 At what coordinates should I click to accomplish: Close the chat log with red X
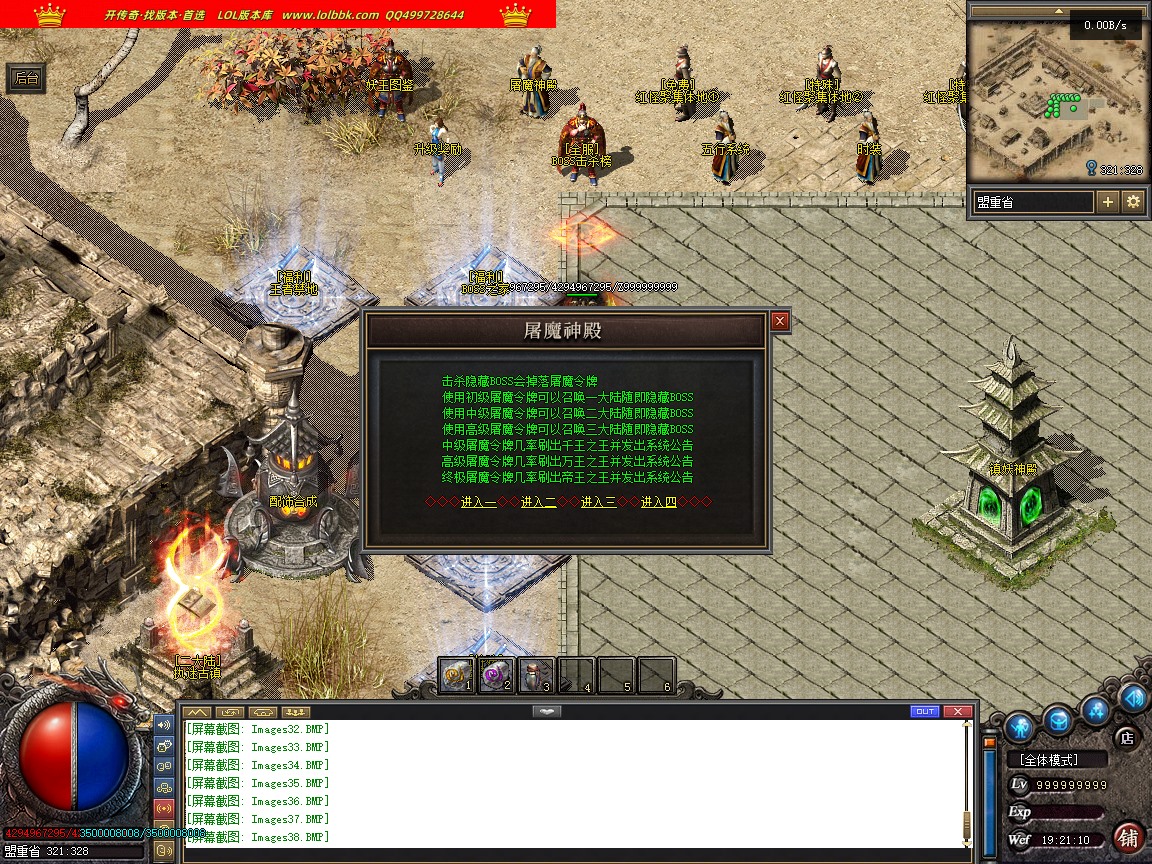click(x=958, y=712)
